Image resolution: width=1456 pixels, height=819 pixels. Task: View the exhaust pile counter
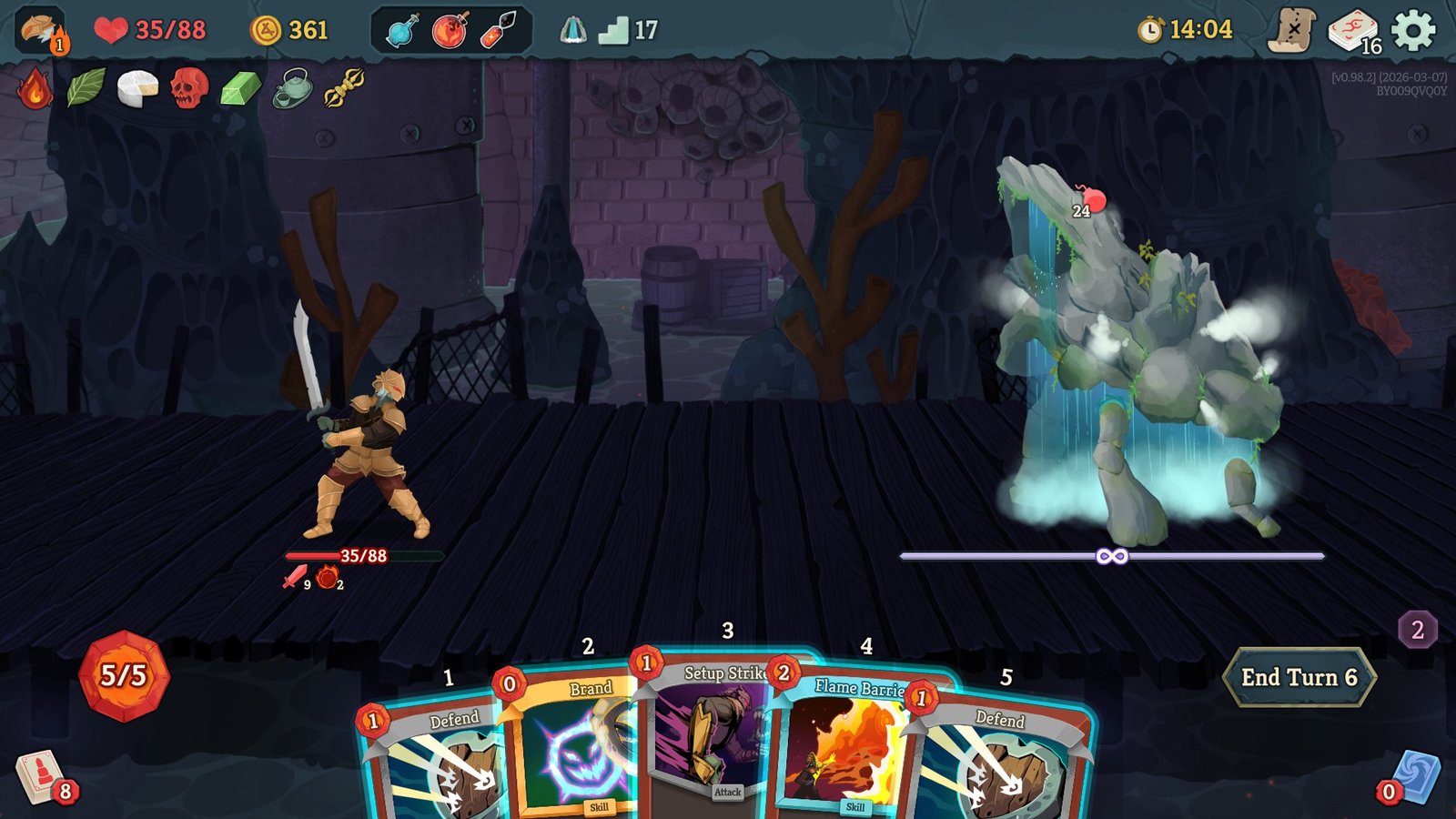1417,630
